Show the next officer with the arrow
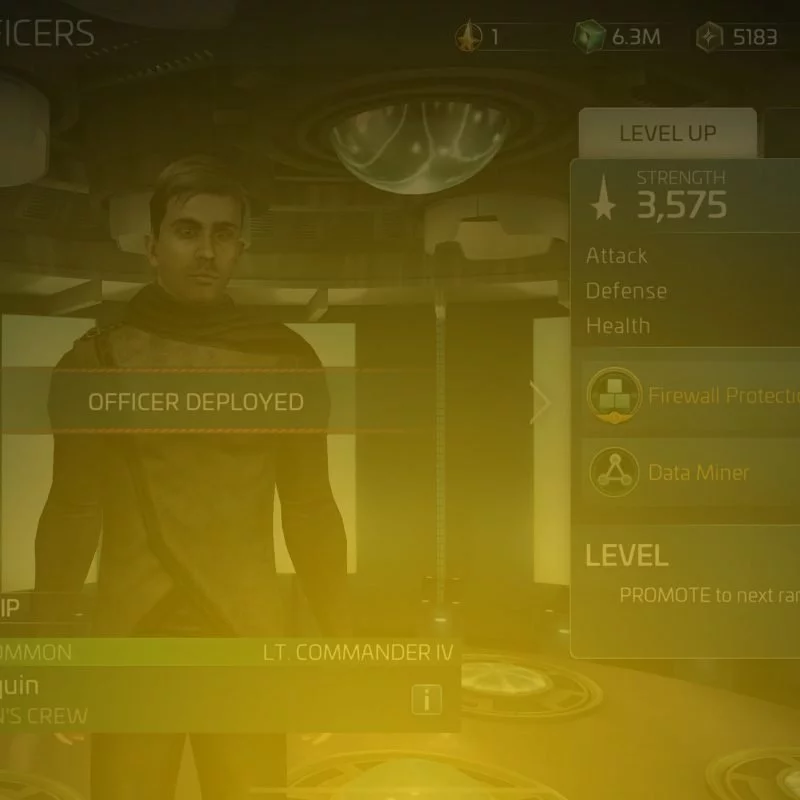The width and height of the screenshot is (800, 800). point(541,404)
